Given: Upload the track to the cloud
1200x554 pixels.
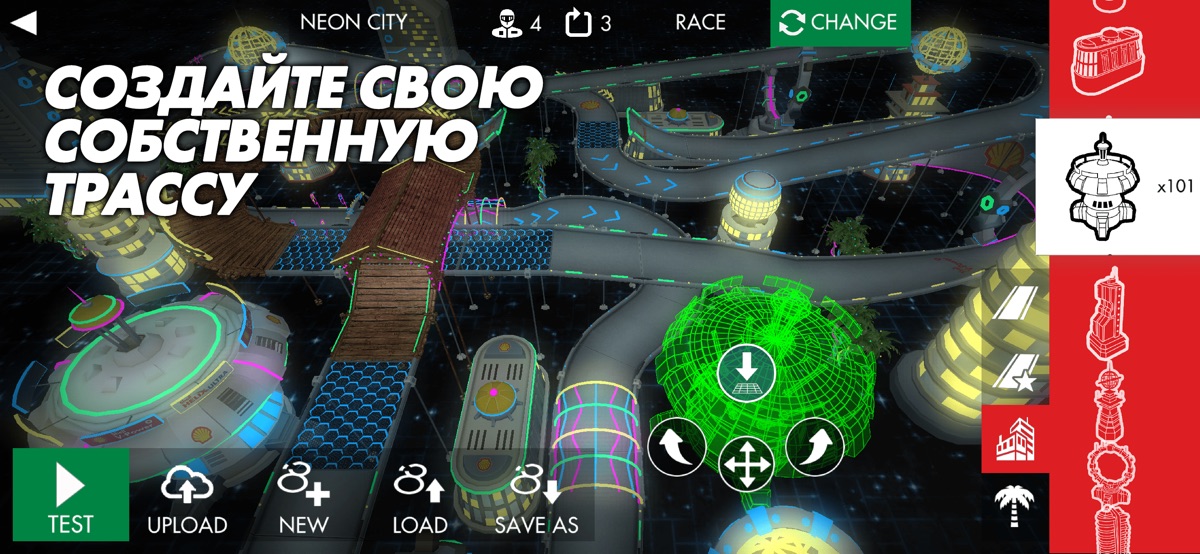Looking at the screenshot, I should (187, 500).
